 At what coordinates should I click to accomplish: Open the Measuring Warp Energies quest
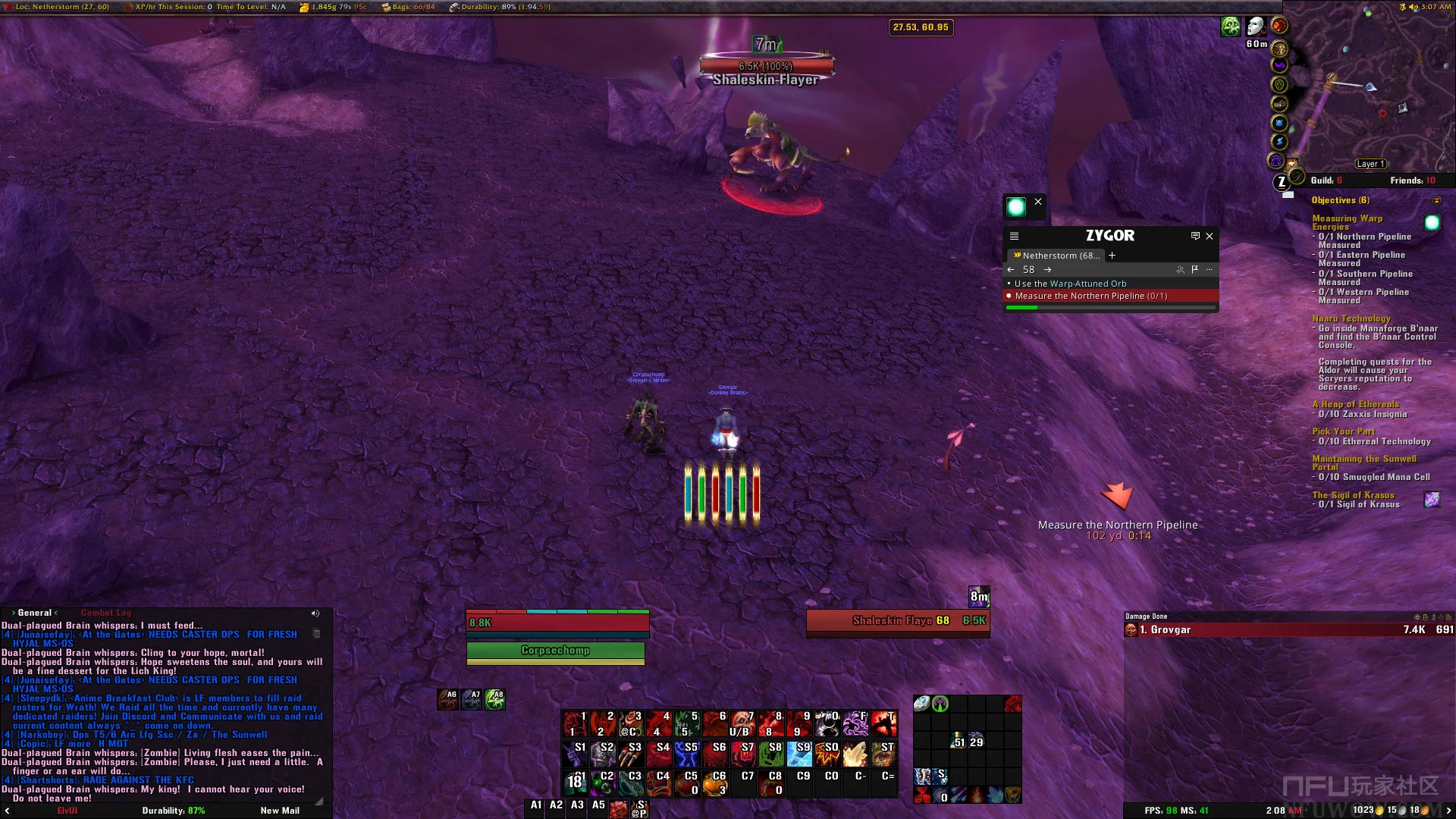coord(1347,222)
